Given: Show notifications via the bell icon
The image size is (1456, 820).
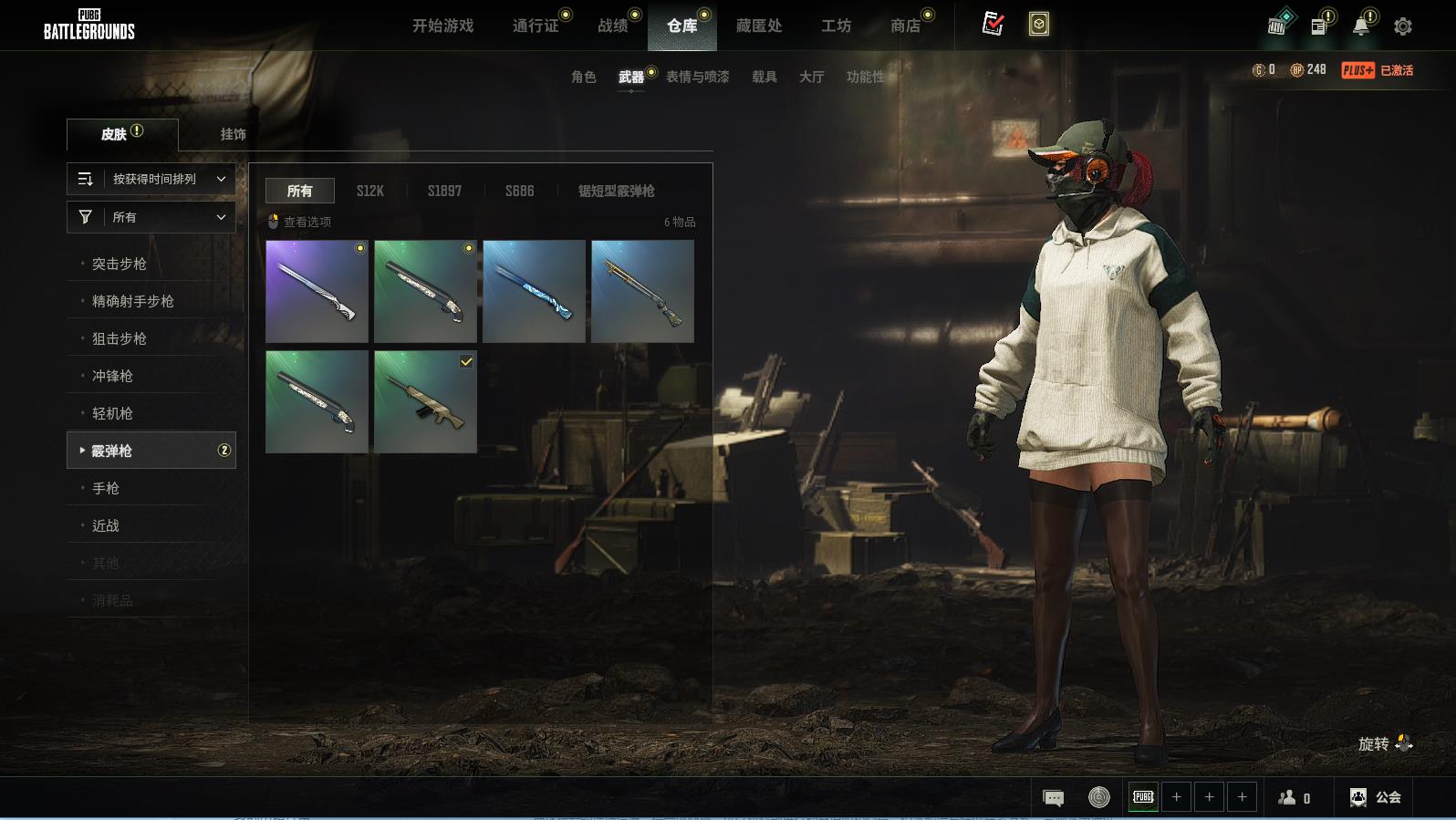Looking at the screenshot, I should (x=1361, y=26).
